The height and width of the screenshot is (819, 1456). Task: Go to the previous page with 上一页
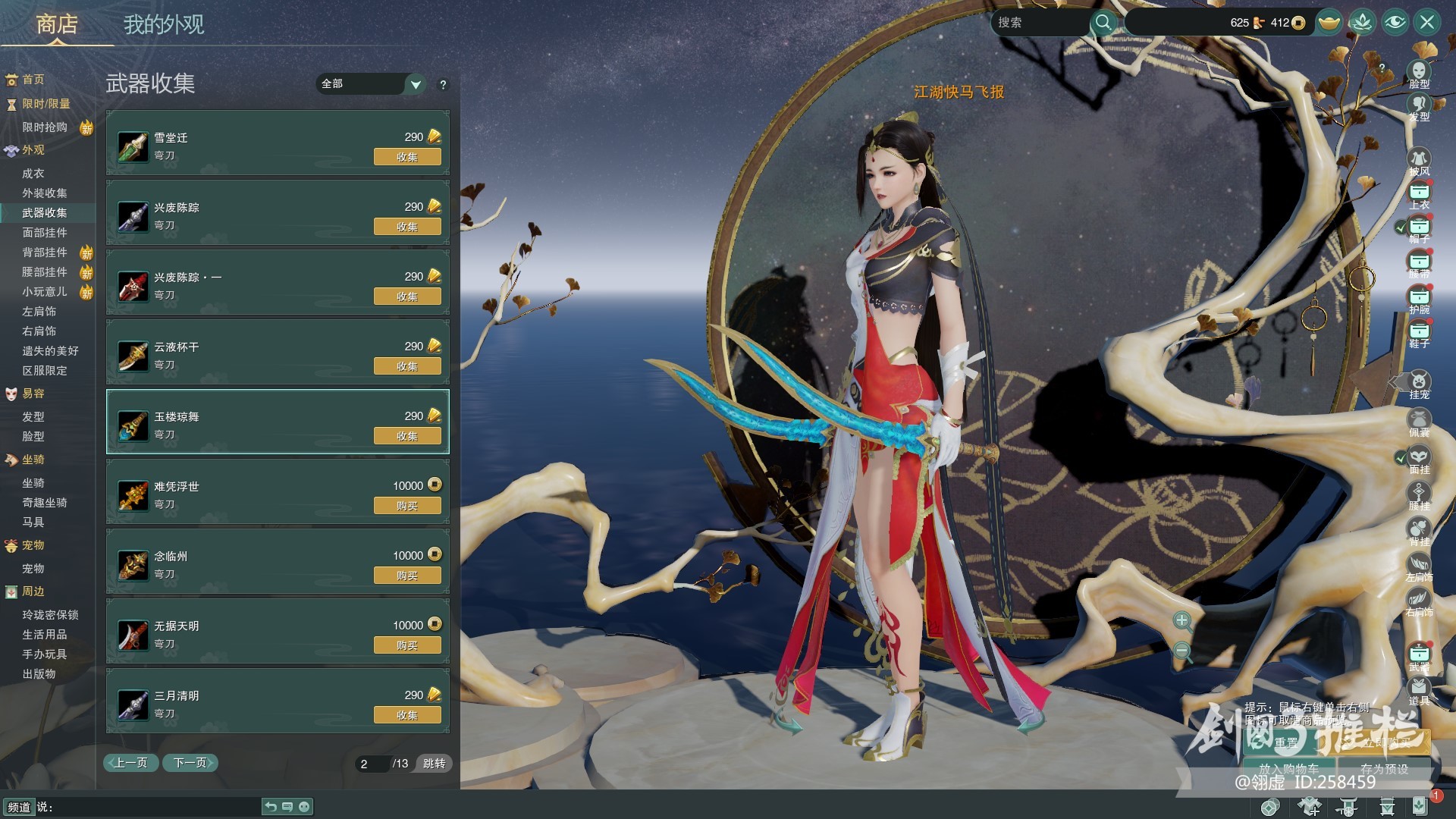[130, 763]
